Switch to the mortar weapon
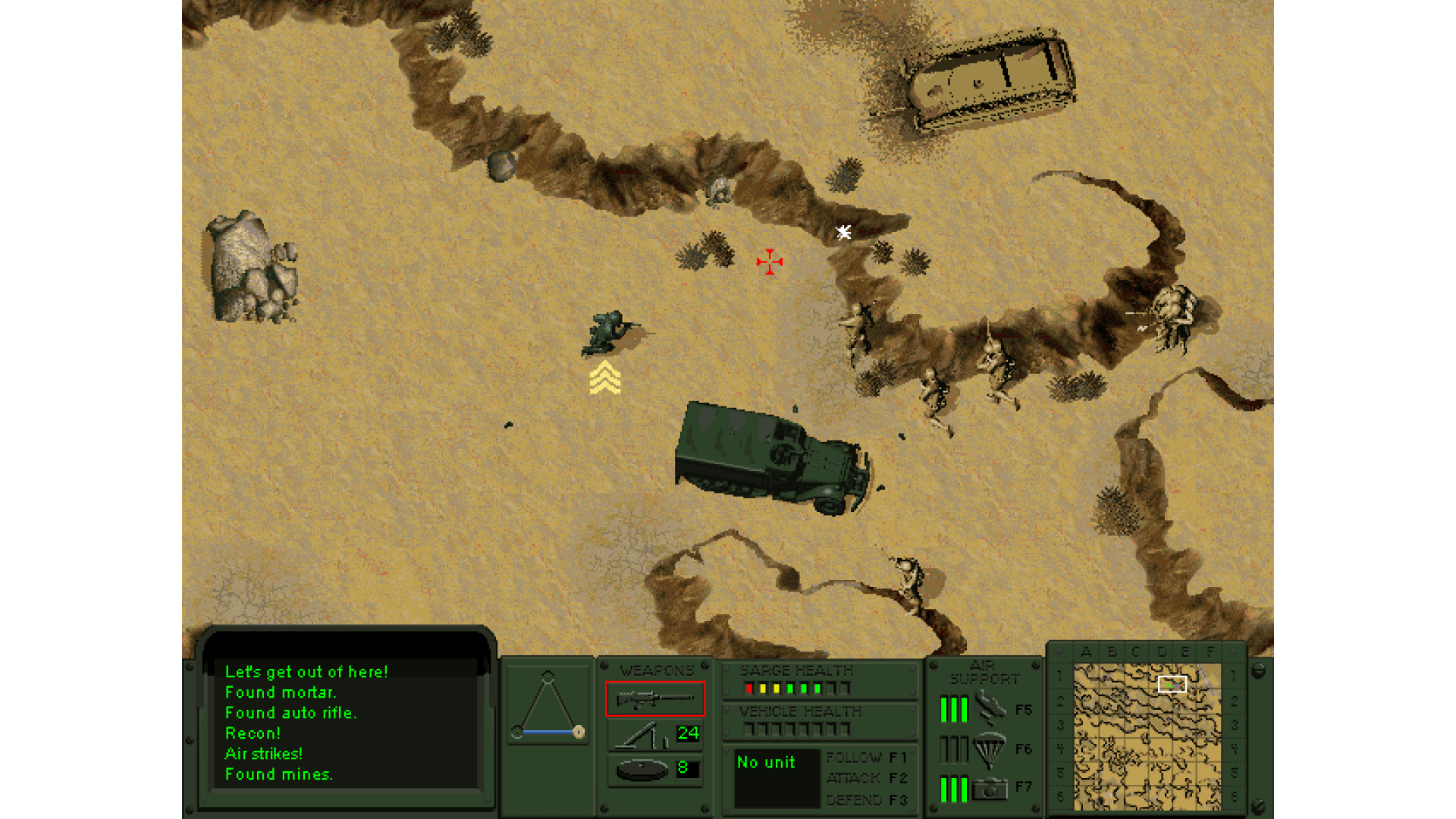This screenshot has width=1456, height=819. 642,735
